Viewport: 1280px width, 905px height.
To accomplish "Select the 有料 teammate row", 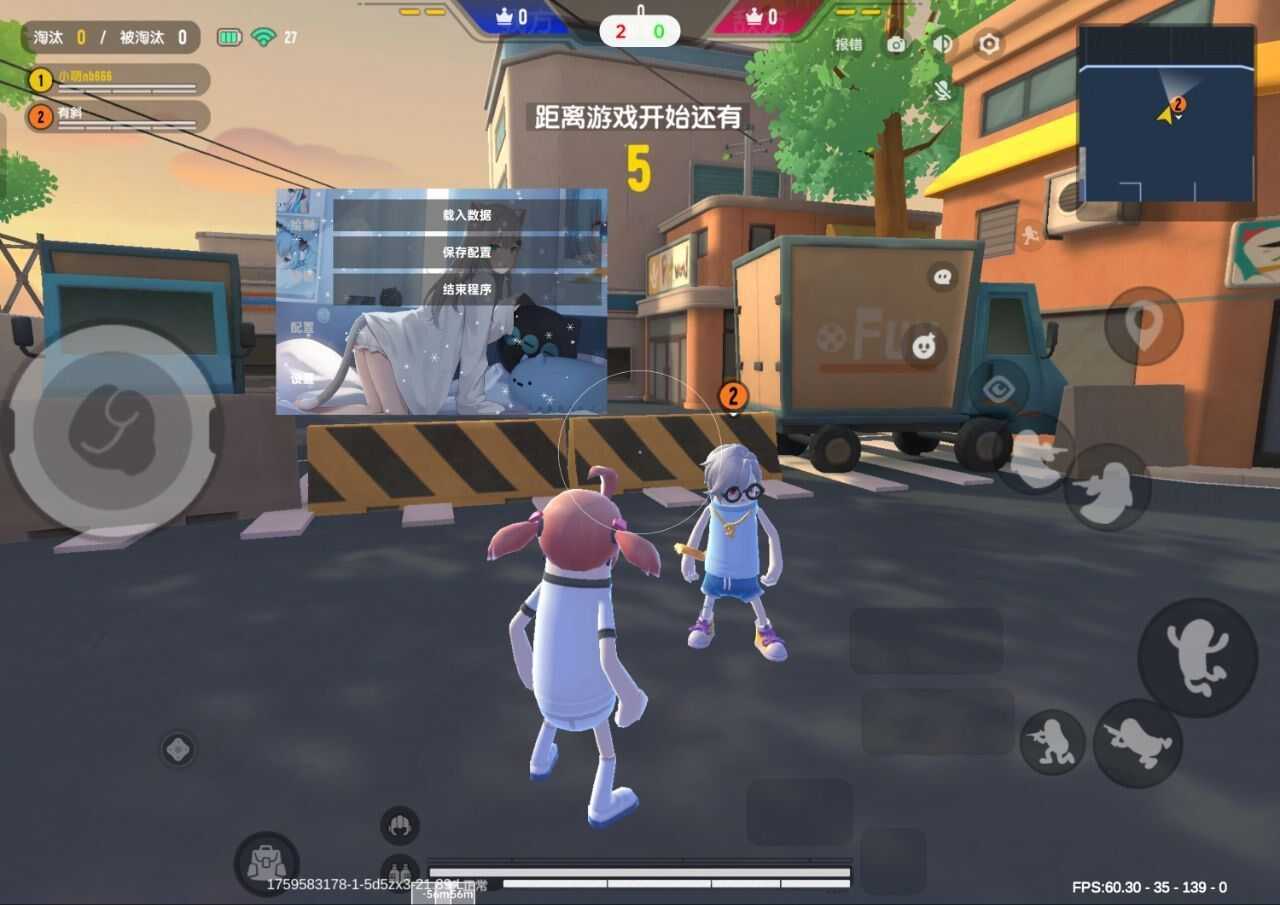I will point(118,116).
